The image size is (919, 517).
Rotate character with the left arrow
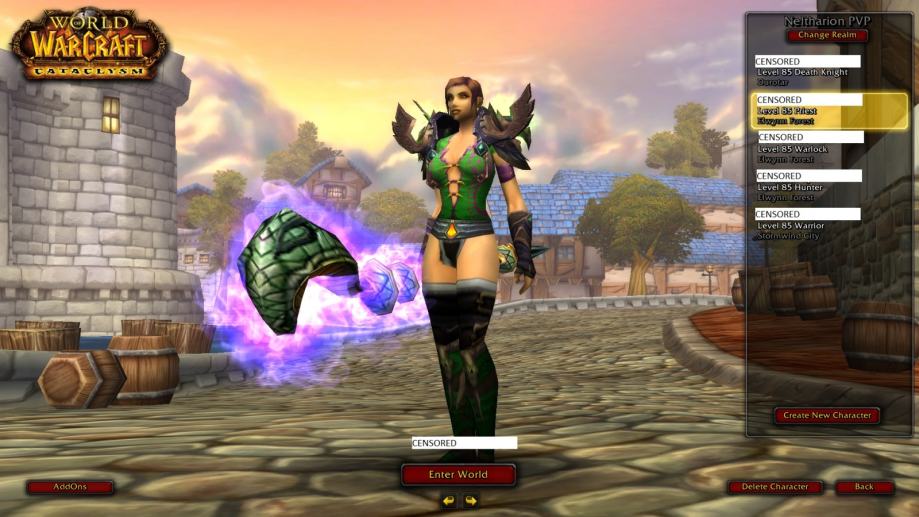pos(449,500)
